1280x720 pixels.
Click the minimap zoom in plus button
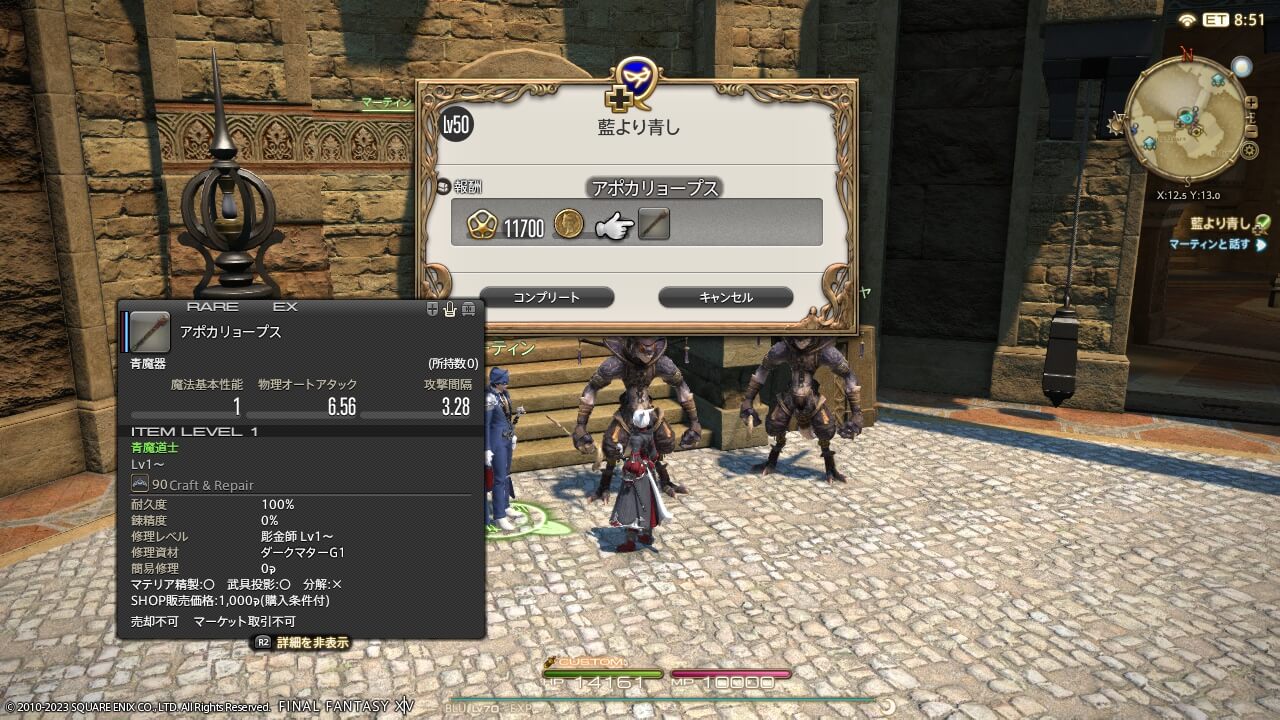point(1251,102)
